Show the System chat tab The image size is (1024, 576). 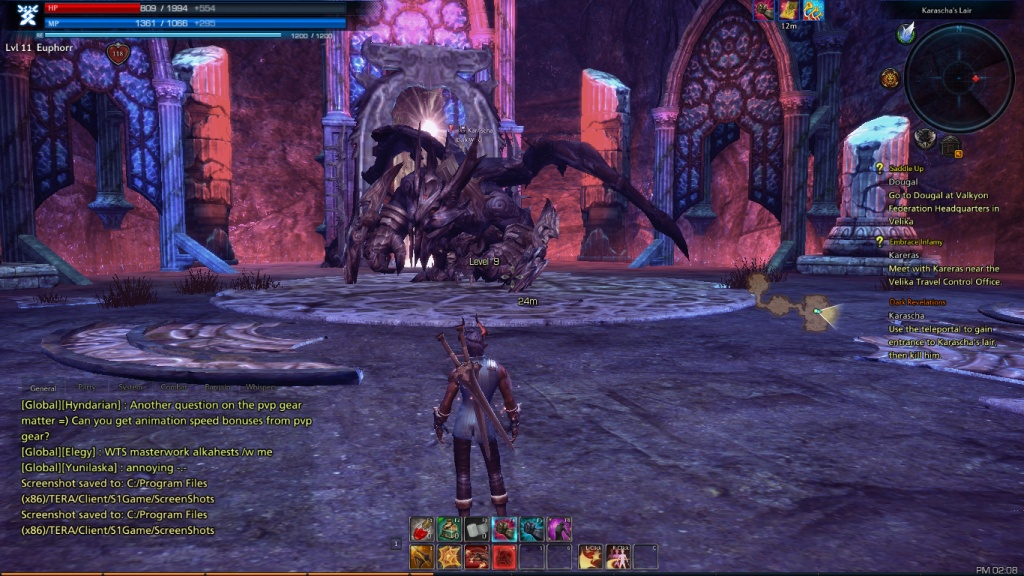[130, 388]
